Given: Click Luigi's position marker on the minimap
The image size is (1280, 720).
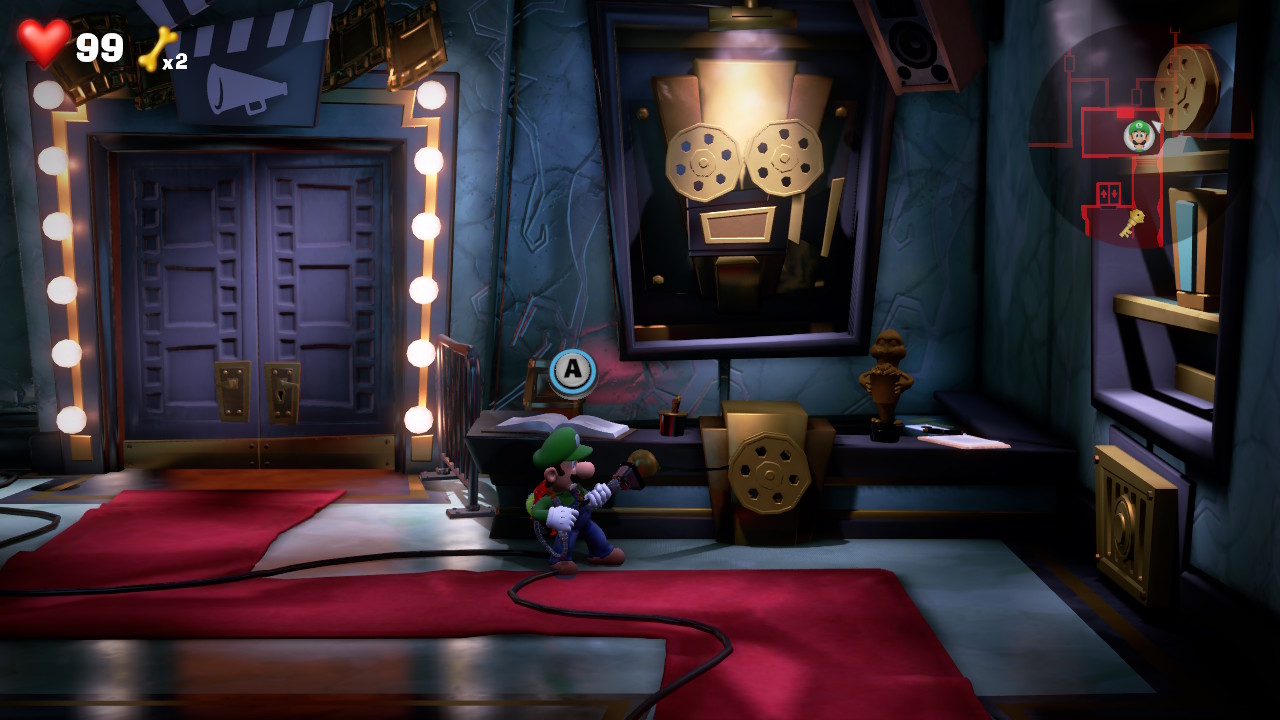Looking at the screenshot, I should pos(1139,135).
